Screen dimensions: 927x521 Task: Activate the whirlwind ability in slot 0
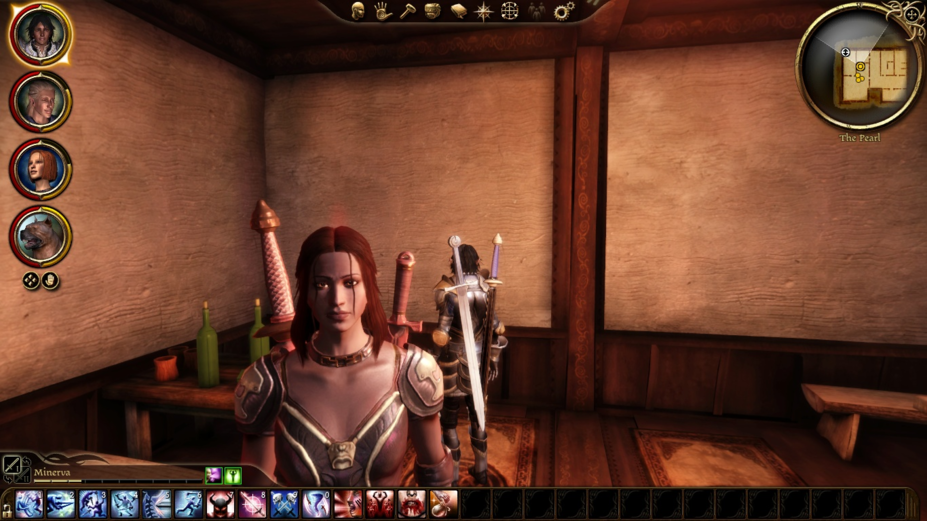click(316, 504)
